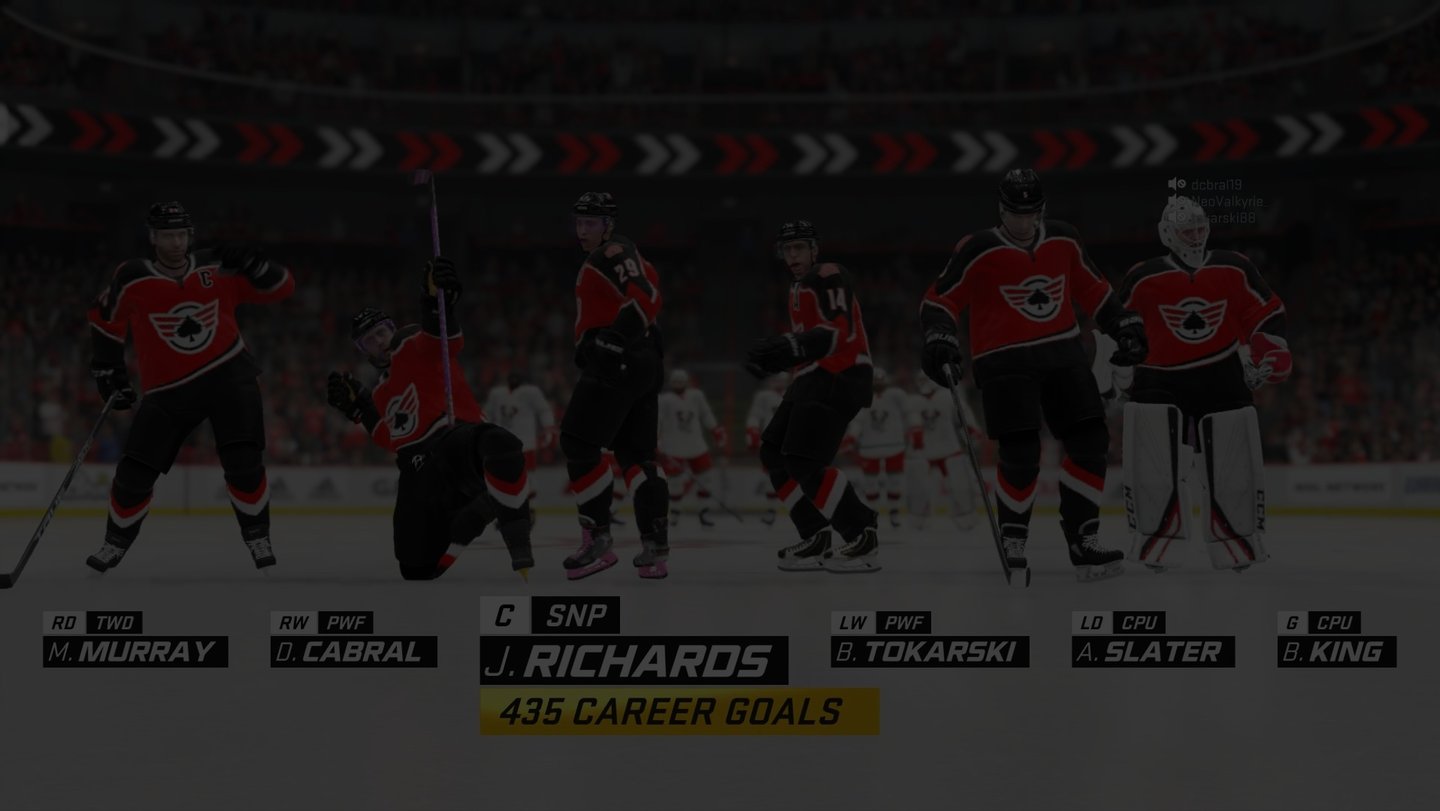Select goalie B. King's name plate
The image size is (1440, 811).
(x=1336, y=652)
